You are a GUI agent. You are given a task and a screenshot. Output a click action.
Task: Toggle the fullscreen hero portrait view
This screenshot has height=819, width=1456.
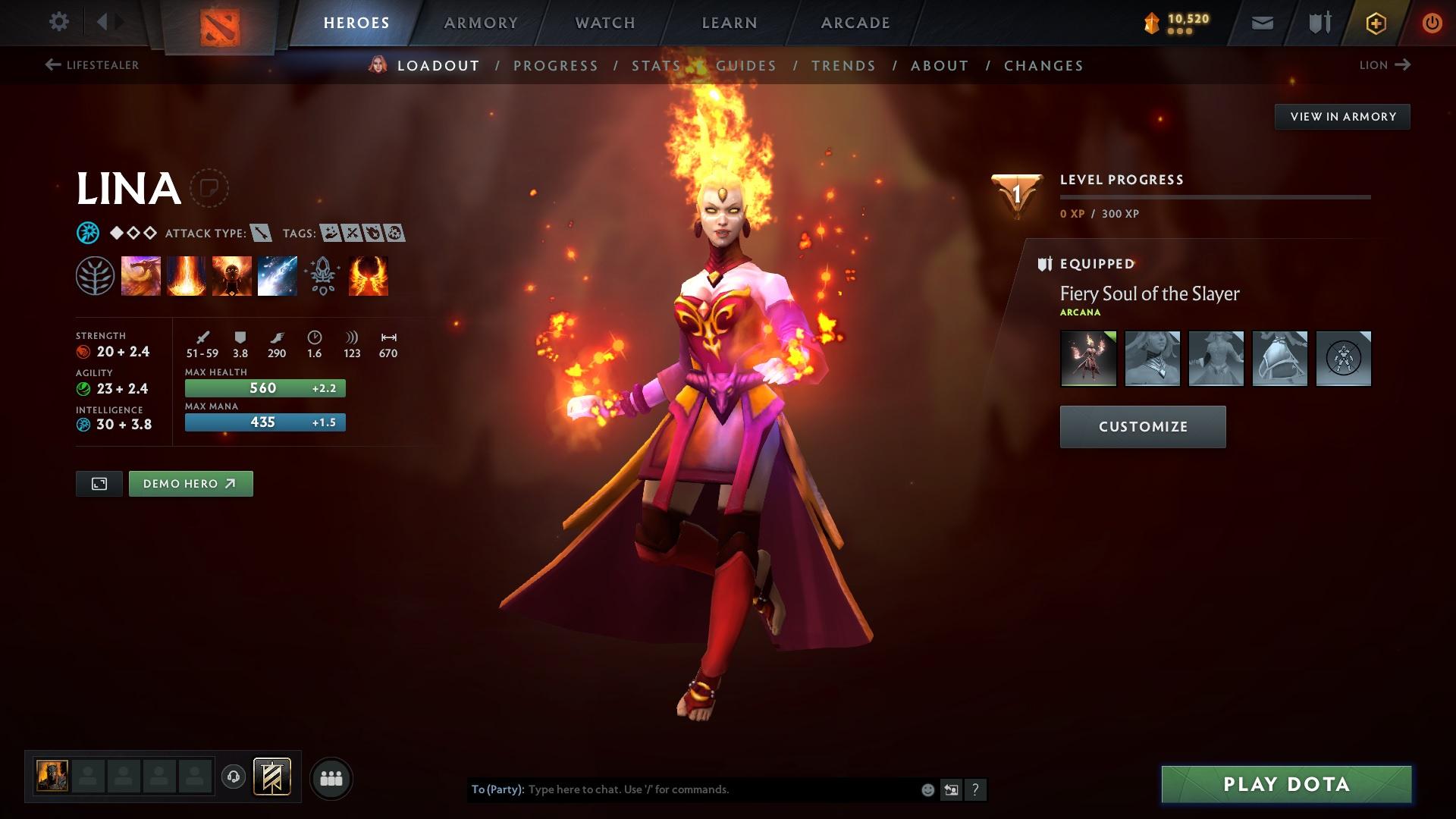tap(99, 483)
